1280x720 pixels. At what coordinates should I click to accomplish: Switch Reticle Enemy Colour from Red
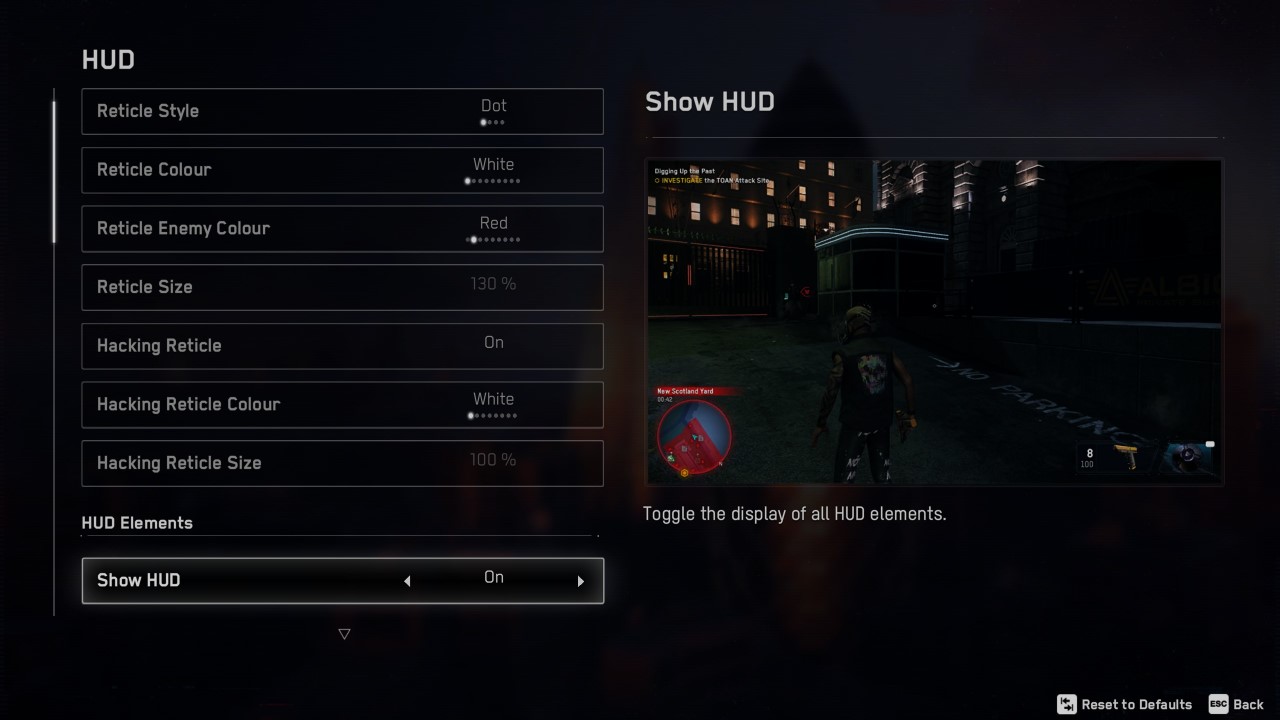[x=342, y=228]
